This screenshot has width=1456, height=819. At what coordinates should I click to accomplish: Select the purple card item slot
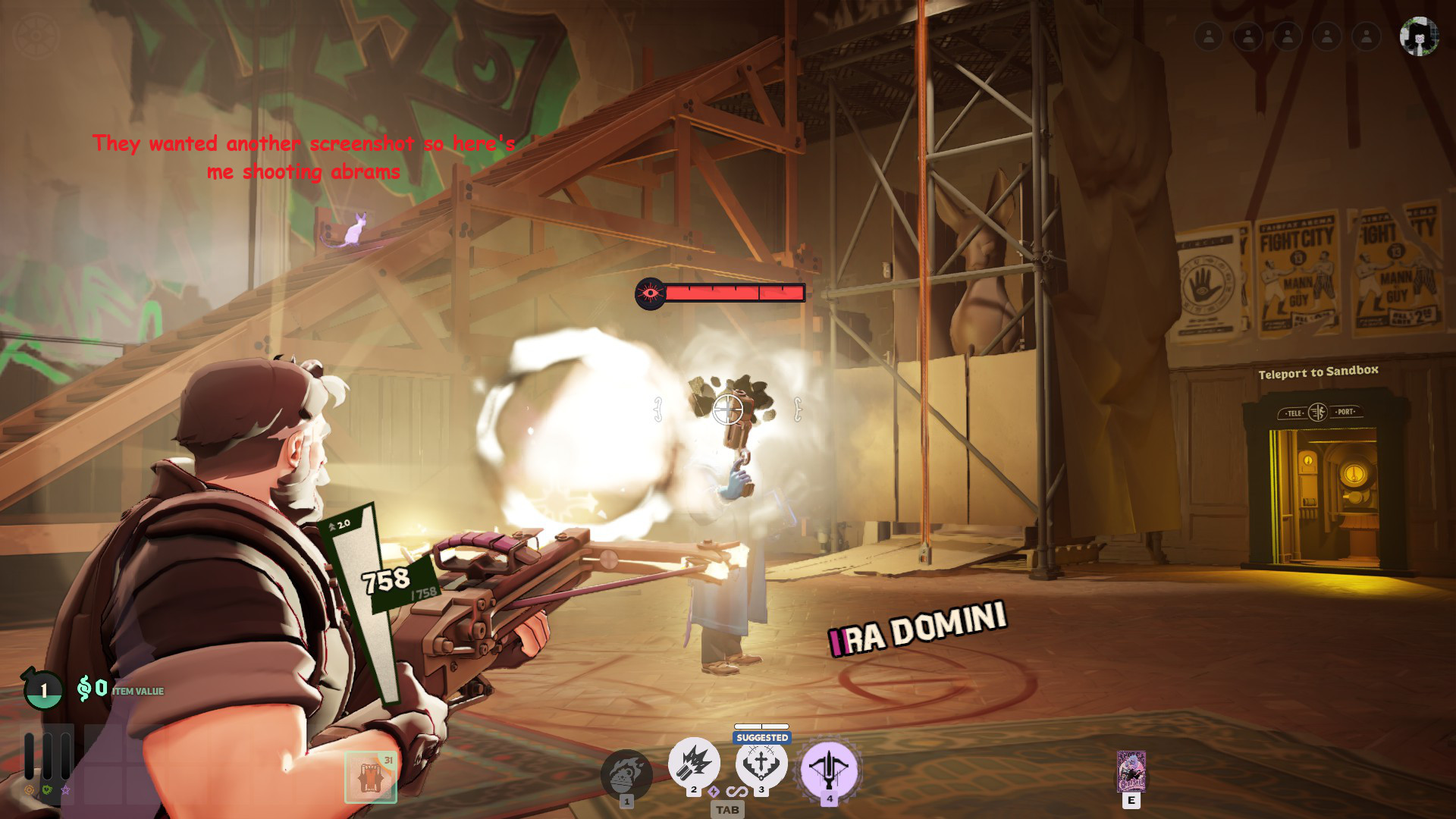pos(1131,771)
